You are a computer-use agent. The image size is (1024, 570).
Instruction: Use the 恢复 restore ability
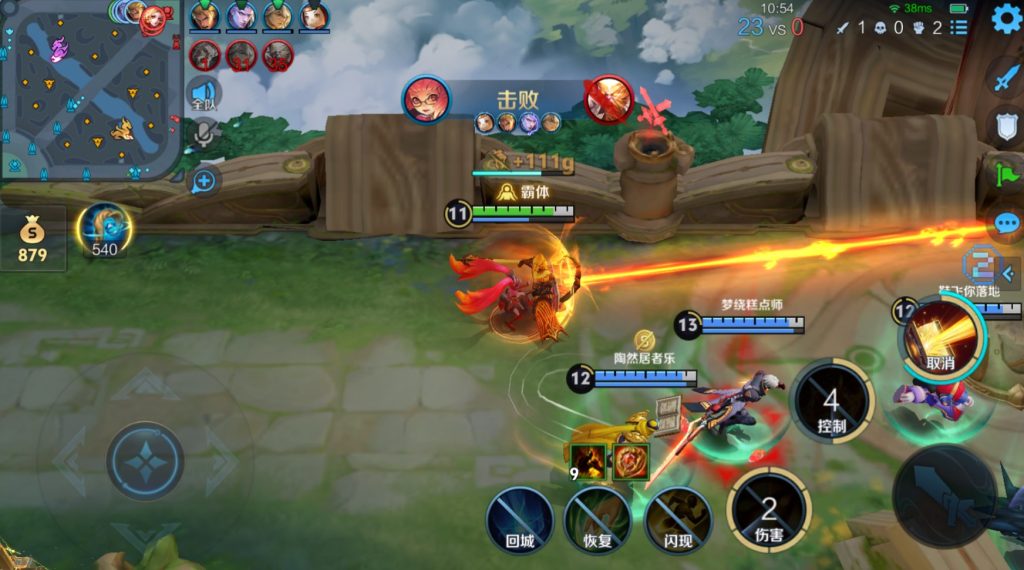[x=598, y=520]
